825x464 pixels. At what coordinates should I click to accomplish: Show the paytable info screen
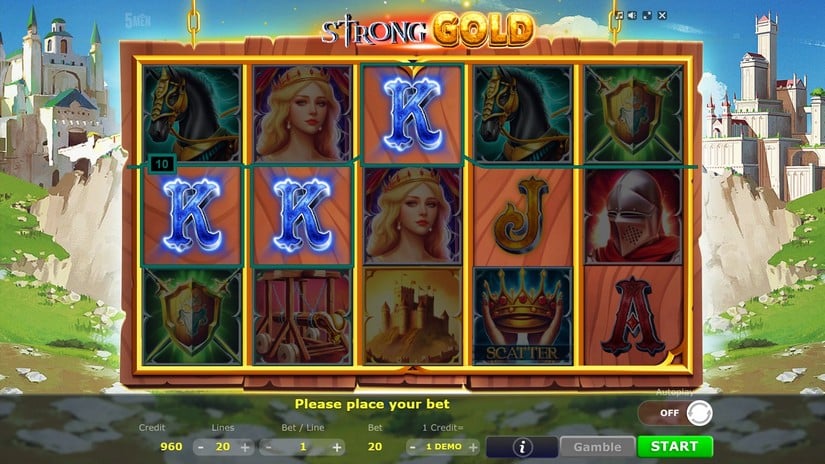point(522,447)
